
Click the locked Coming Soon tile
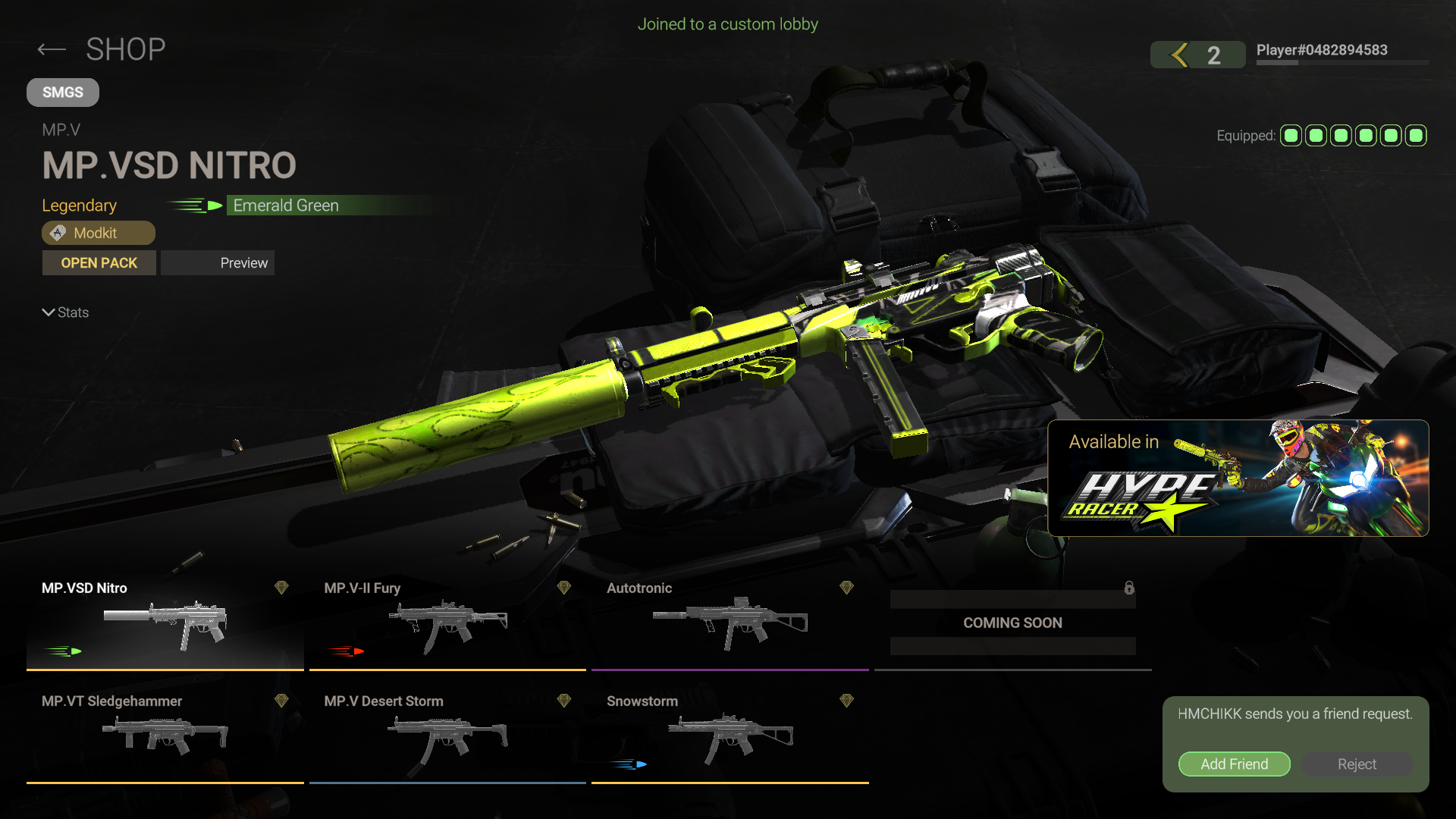pyautogui.click(x=1012, y=623)
